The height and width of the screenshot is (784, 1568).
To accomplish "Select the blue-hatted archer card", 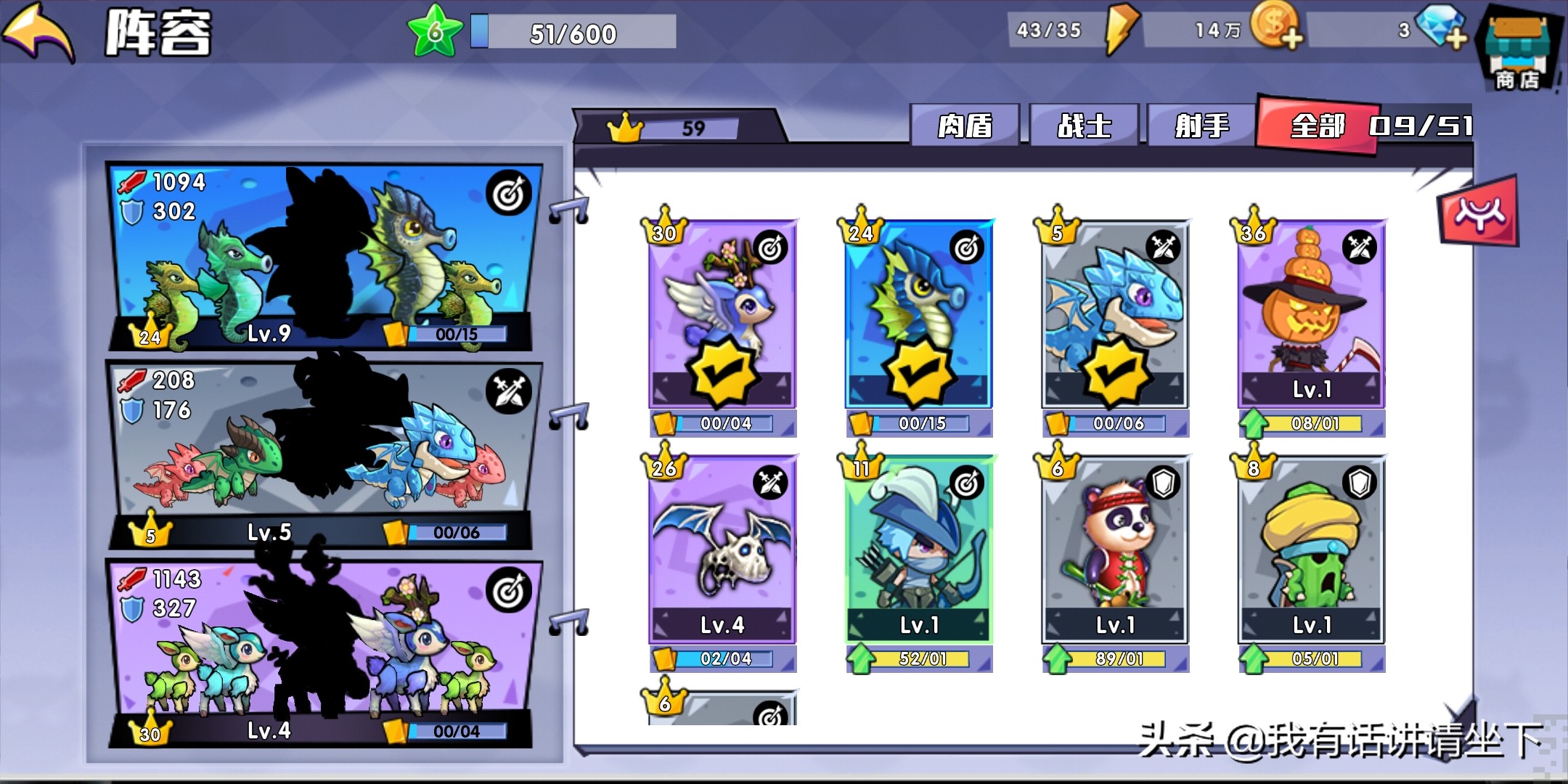I will [x=919, y=550].
